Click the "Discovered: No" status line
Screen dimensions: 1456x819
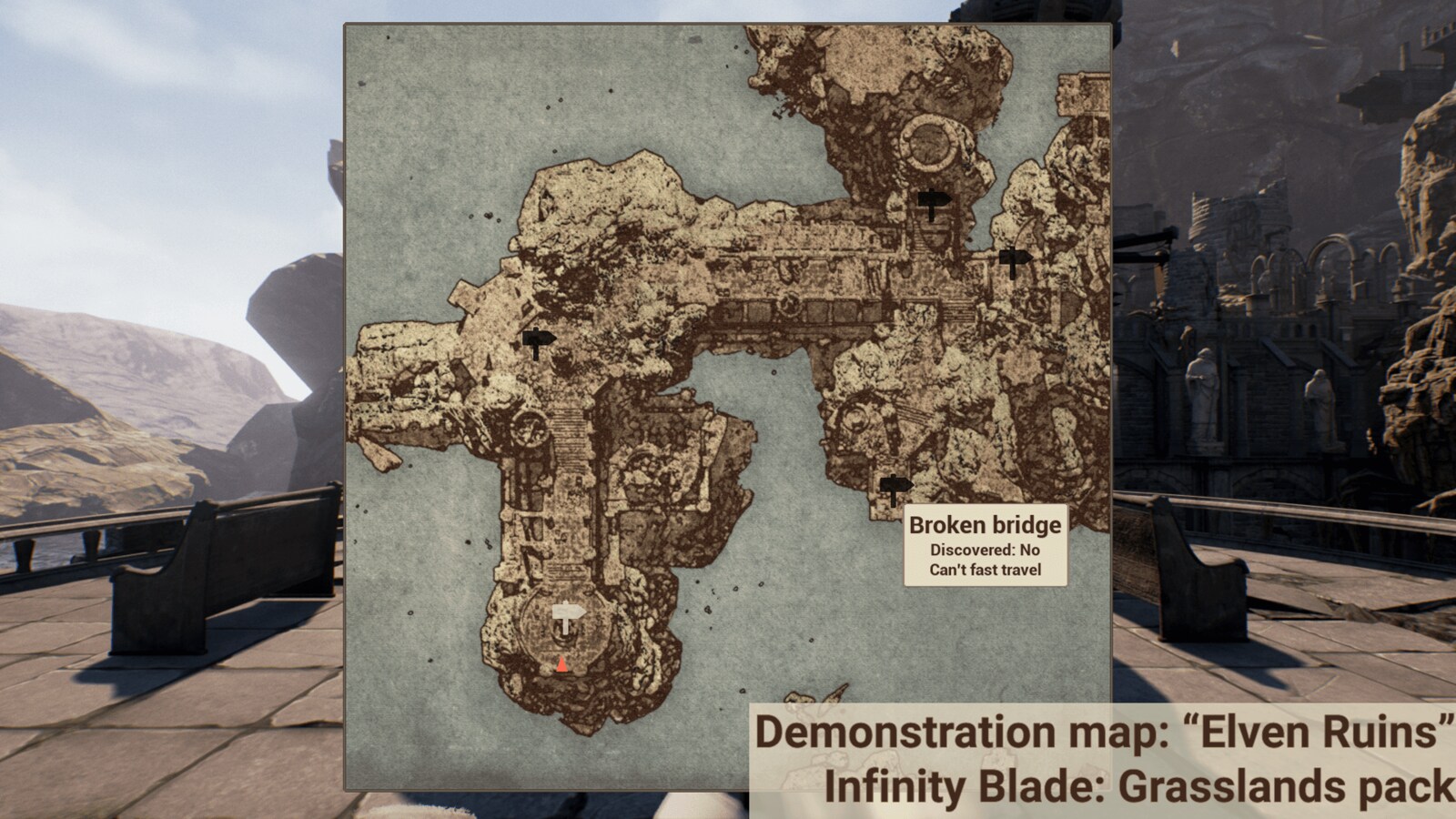(x=984, y=549)
